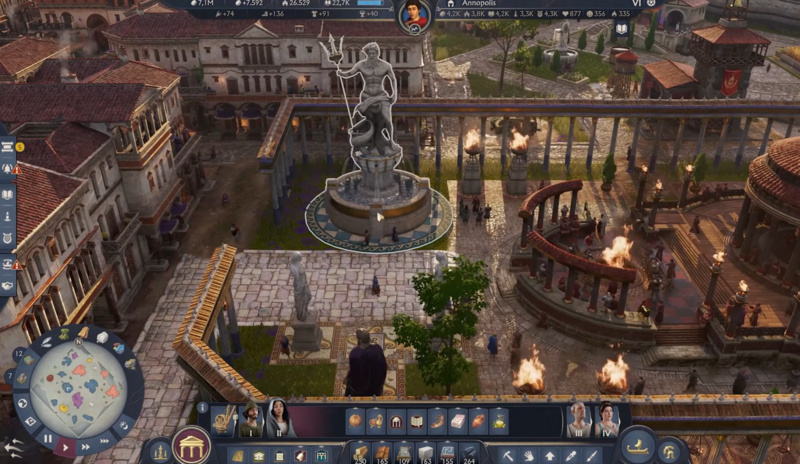This screenshot has width=800, height=464.
Task: Select the open book building icon
Action: [416, 420]
